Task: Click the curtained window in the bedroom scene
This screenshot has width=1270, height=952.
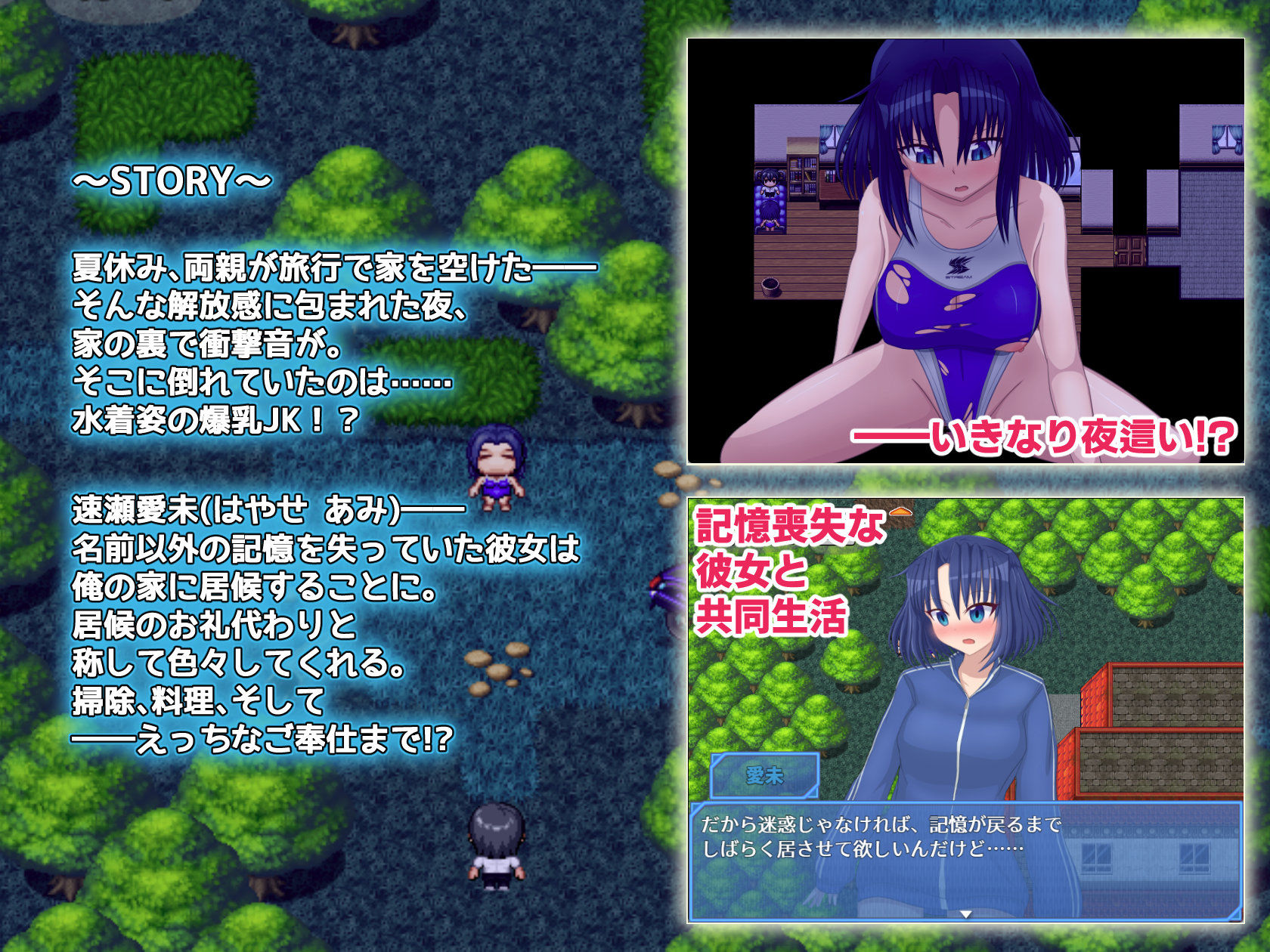Action: tap(1226, 138)
